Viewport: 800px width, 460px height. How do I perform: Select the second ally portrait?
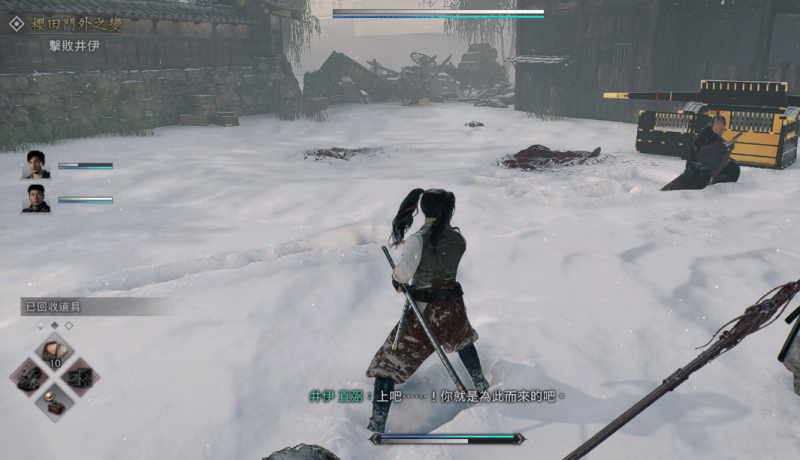pyautogui.click(x=37, y=198)
